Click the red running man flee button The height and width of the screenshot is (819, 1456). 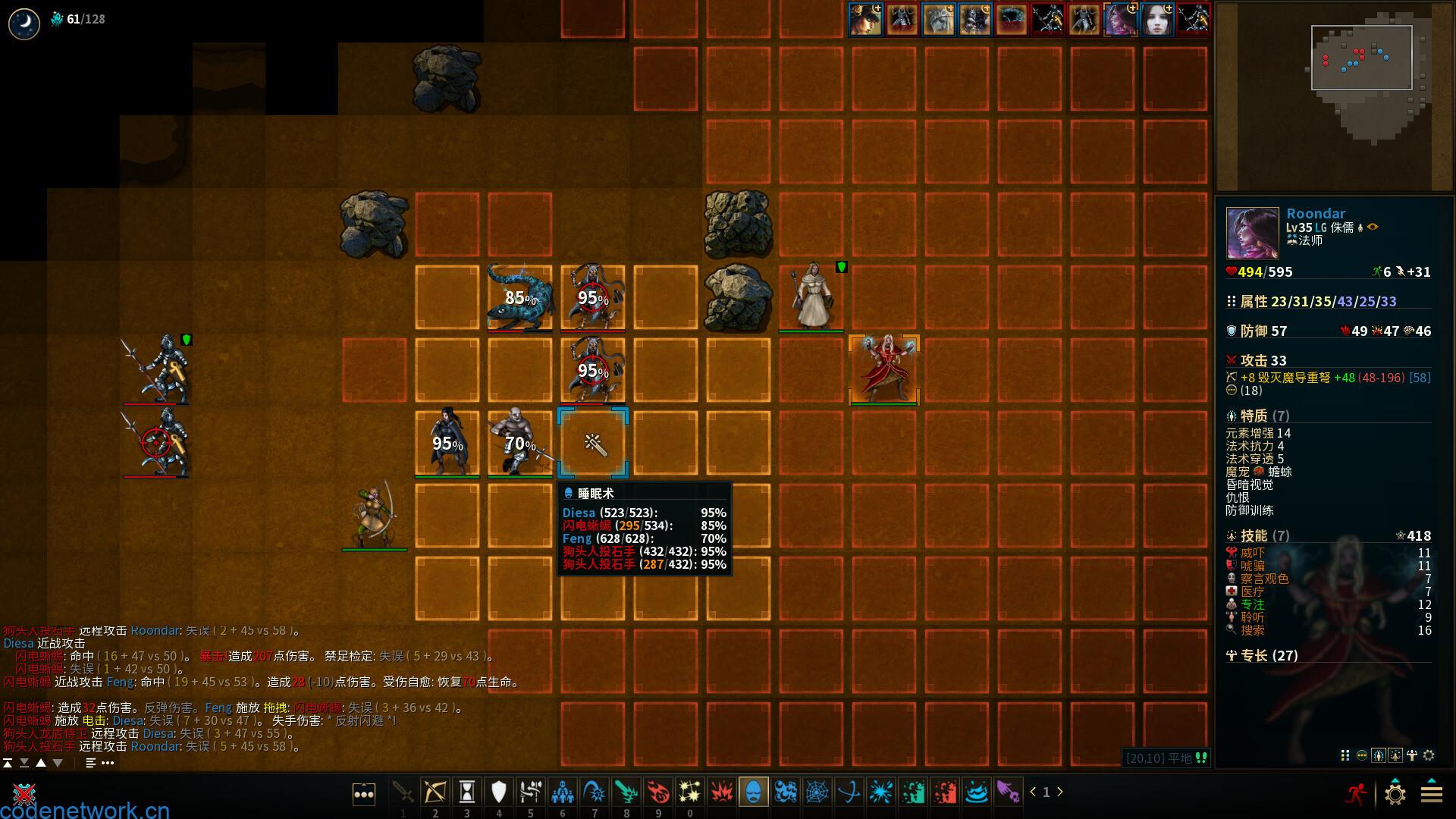coord(1356,793)
